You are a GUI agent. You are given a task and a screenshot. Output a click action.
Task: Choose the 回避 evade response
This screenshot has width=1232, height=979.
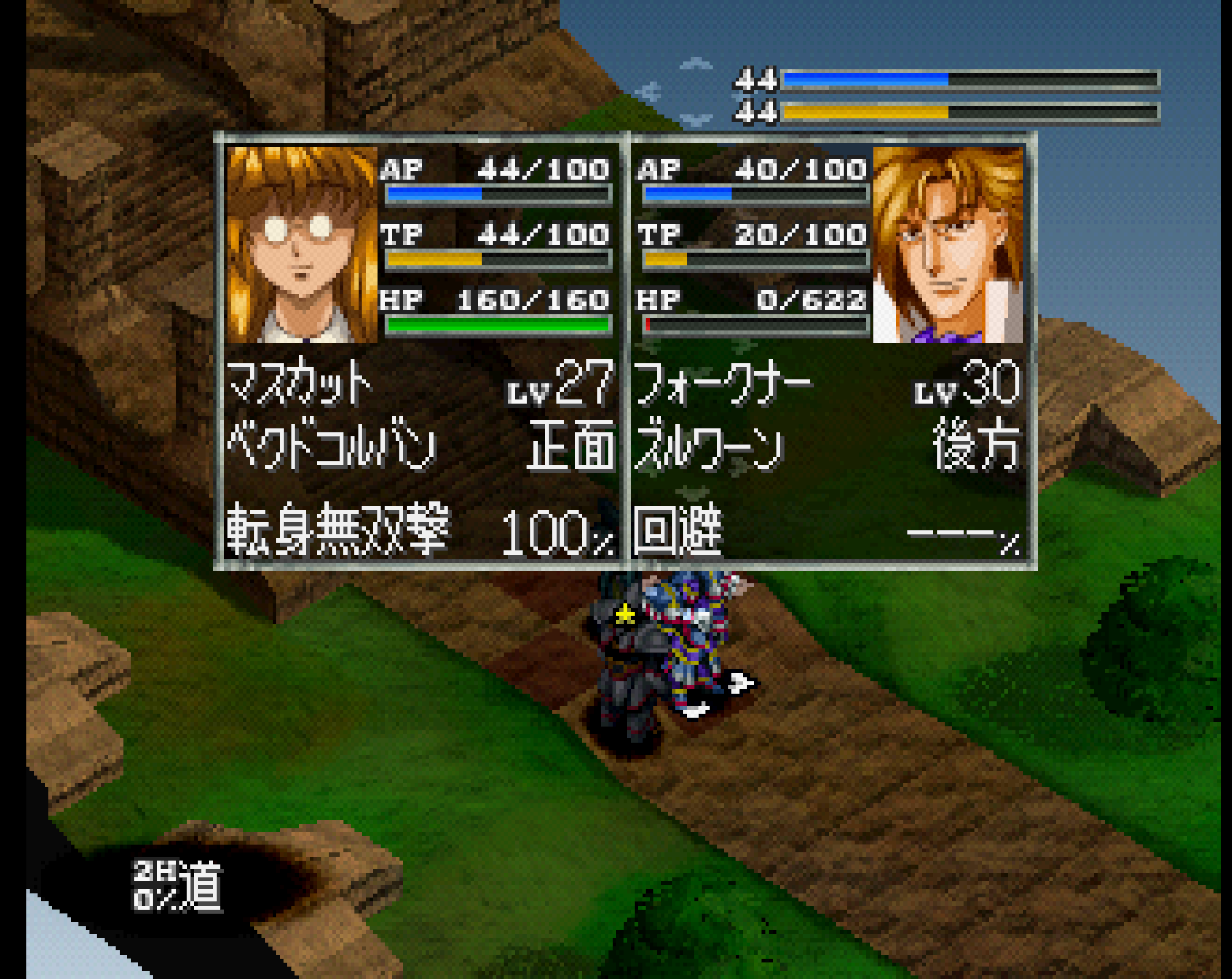pos(678,531)
